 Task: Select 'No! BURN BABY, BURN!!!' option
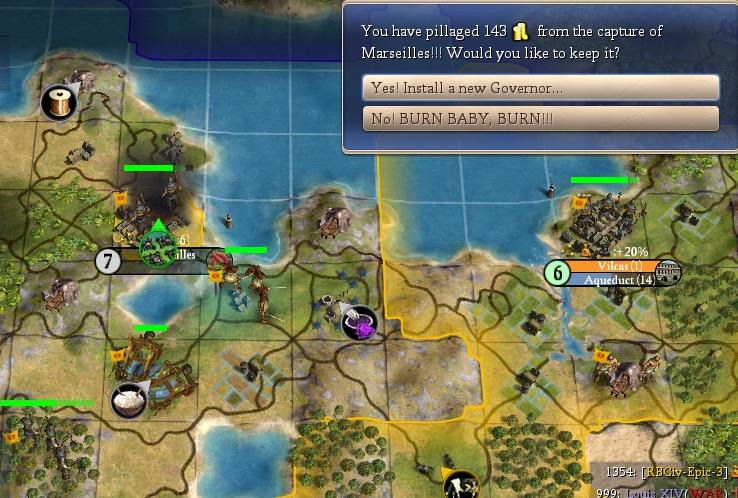click(540, 119)
